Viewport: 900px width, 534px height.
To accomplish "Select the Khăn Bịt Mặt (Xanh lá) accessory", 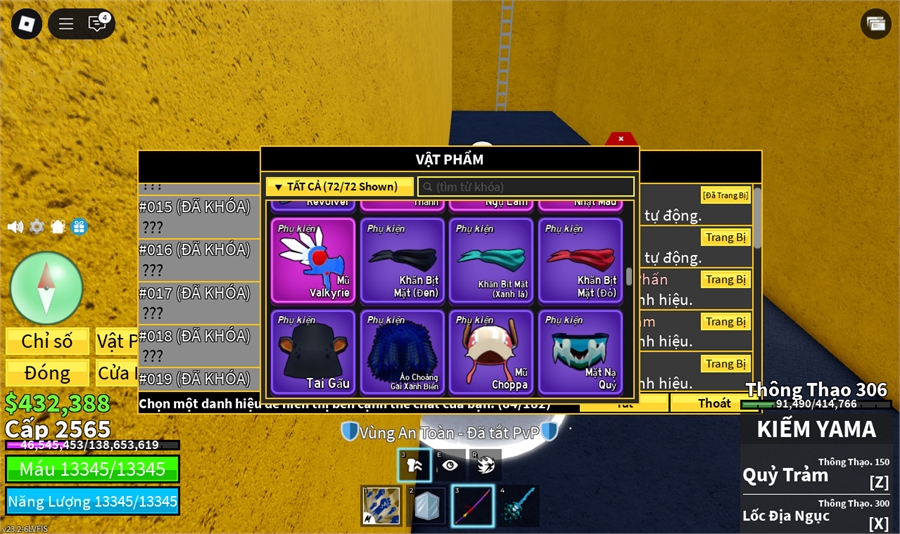I will 491,260.
